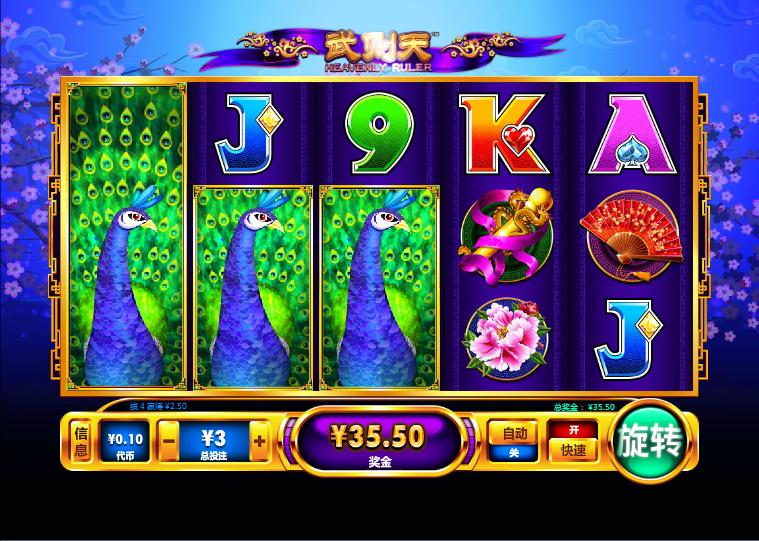Decrease total bet with the minus button
Image resolution: width=759 pixels, height=541 pixels.
(170, 440)
